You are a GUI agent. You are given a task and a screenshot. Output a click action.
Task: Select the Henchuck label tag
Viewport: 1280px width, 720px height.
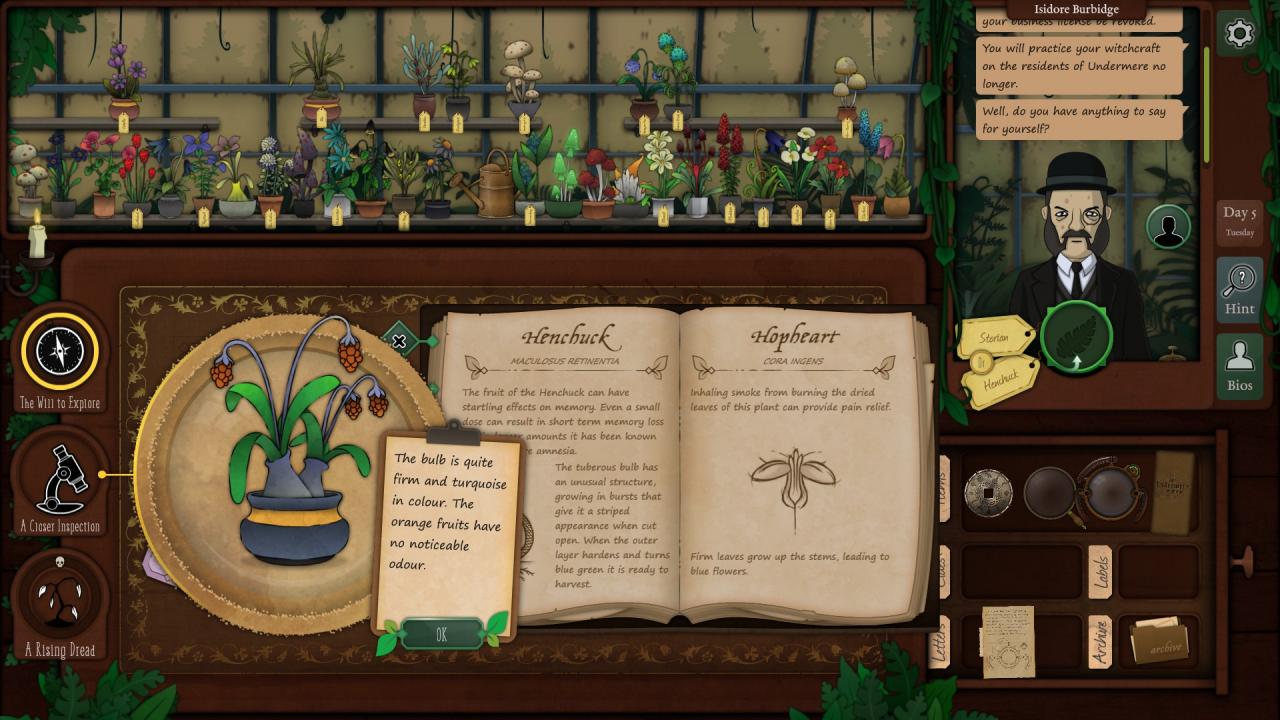1000,381
